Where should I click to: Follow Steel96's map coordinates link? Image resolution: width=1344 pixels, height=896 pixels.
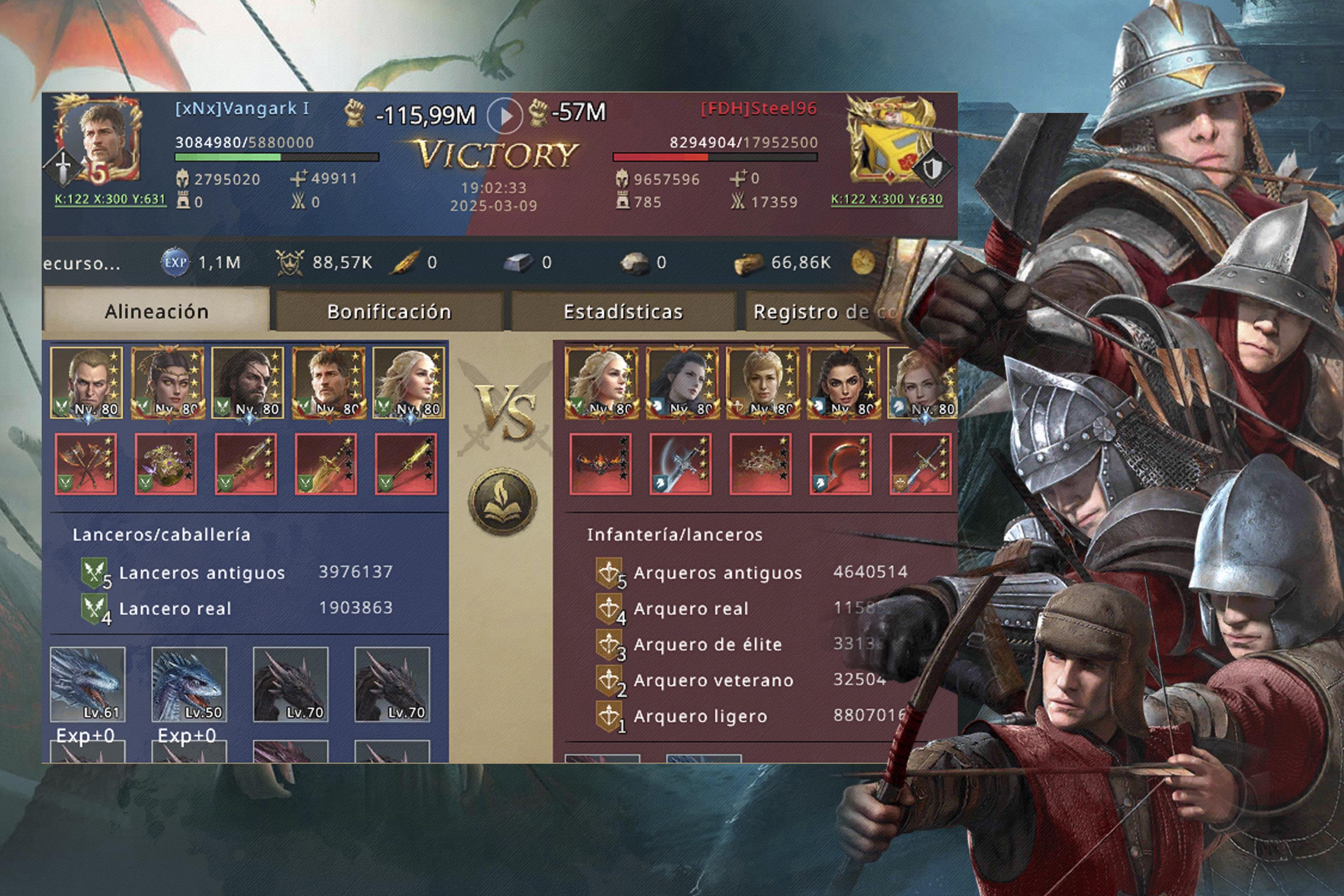point(886,199)
